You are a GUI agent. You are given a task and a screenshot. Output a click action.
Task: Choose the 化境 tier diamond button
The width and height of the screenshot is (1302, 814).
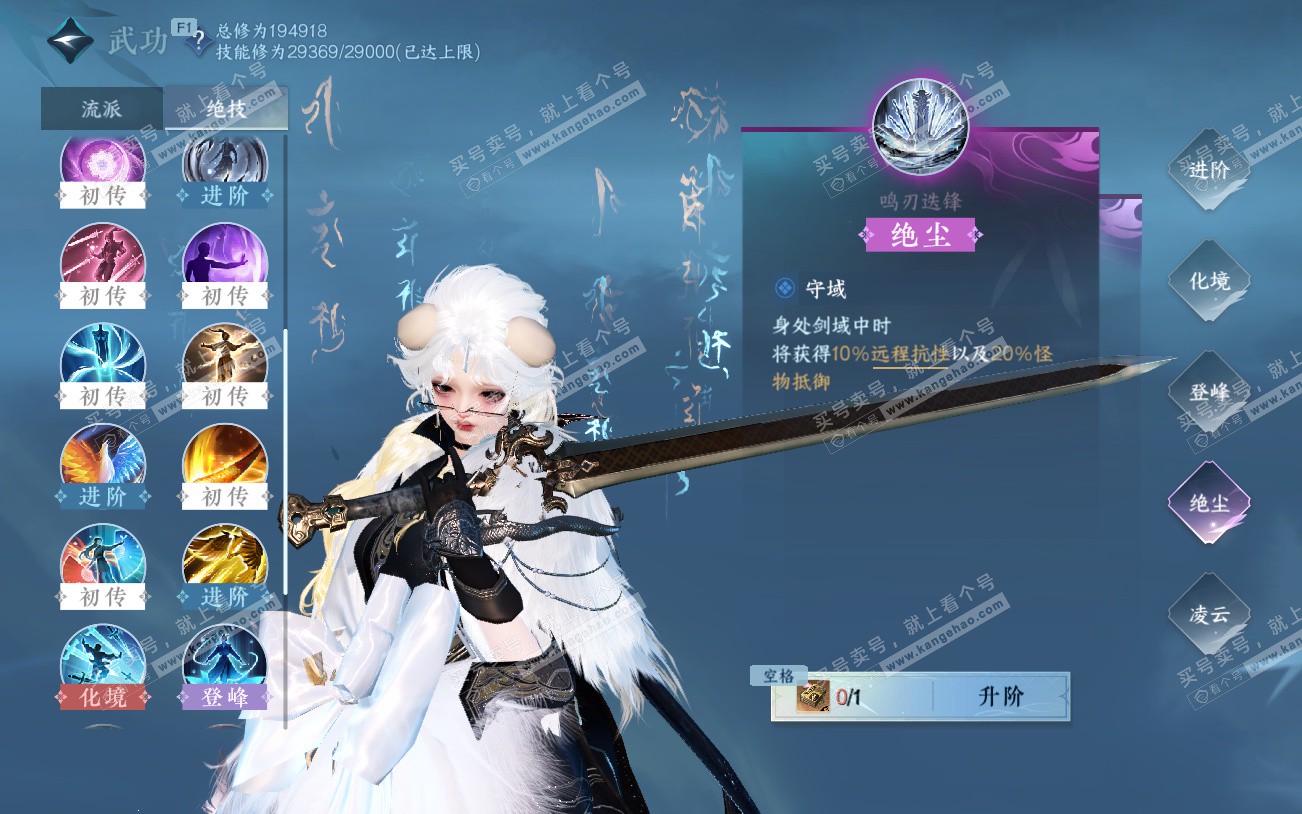pyautogui.click(x=1208, y=281)
